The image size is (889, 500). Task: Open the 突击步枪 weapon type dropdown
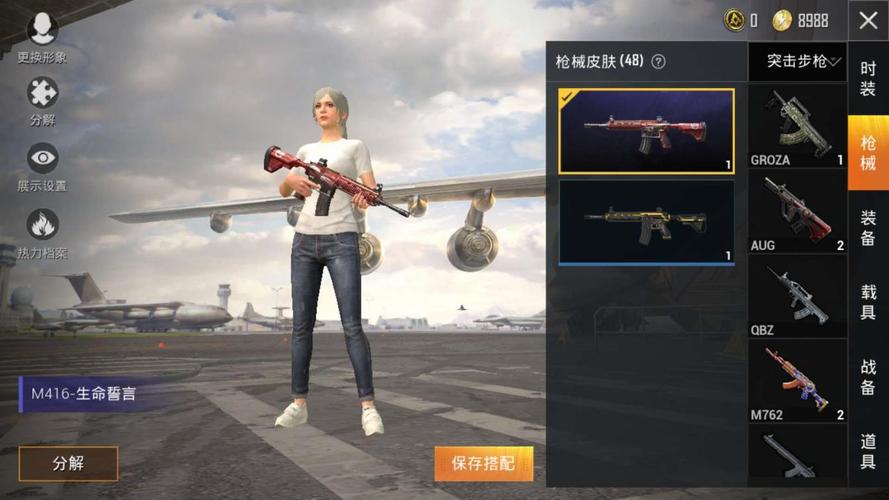797,62
